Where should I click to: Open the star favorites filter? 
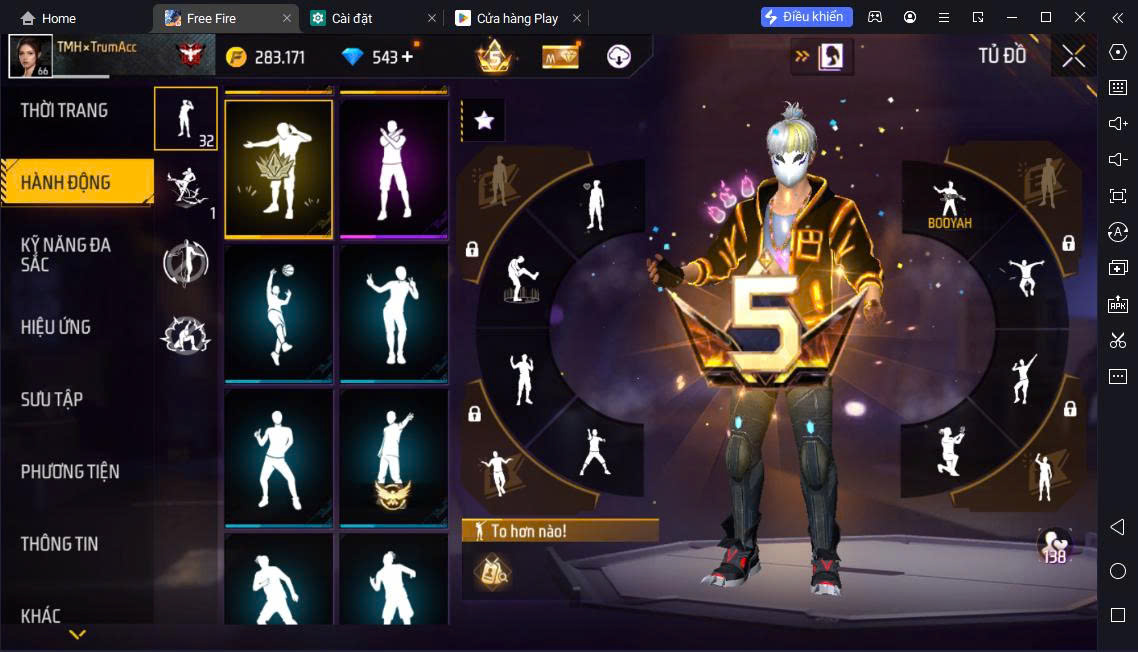pos(484,121)
